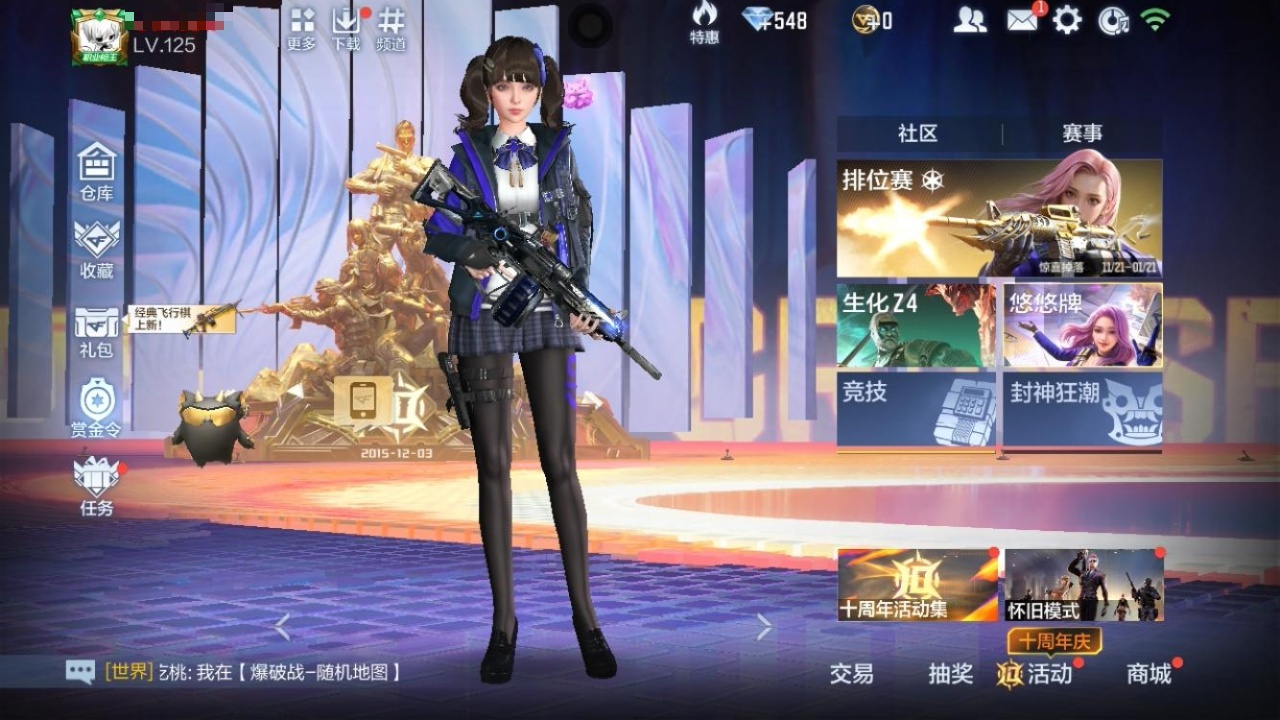Select the 生化Z4 game mode tile
The image size is (1280, 720).
pyautogui.click(x=916, y=325)
